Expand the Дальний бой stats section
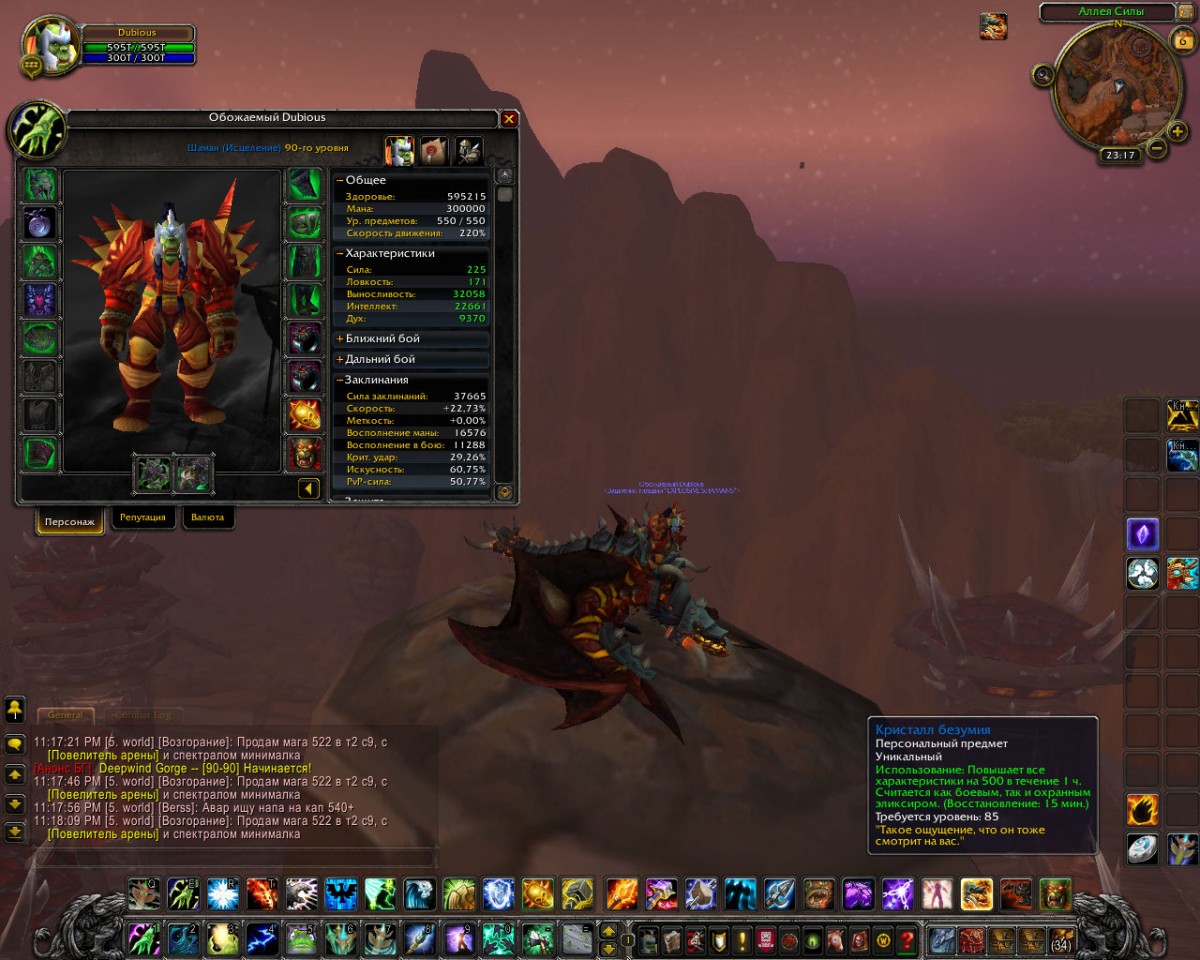The image size is (1200, 960). (x=340, y=359)
